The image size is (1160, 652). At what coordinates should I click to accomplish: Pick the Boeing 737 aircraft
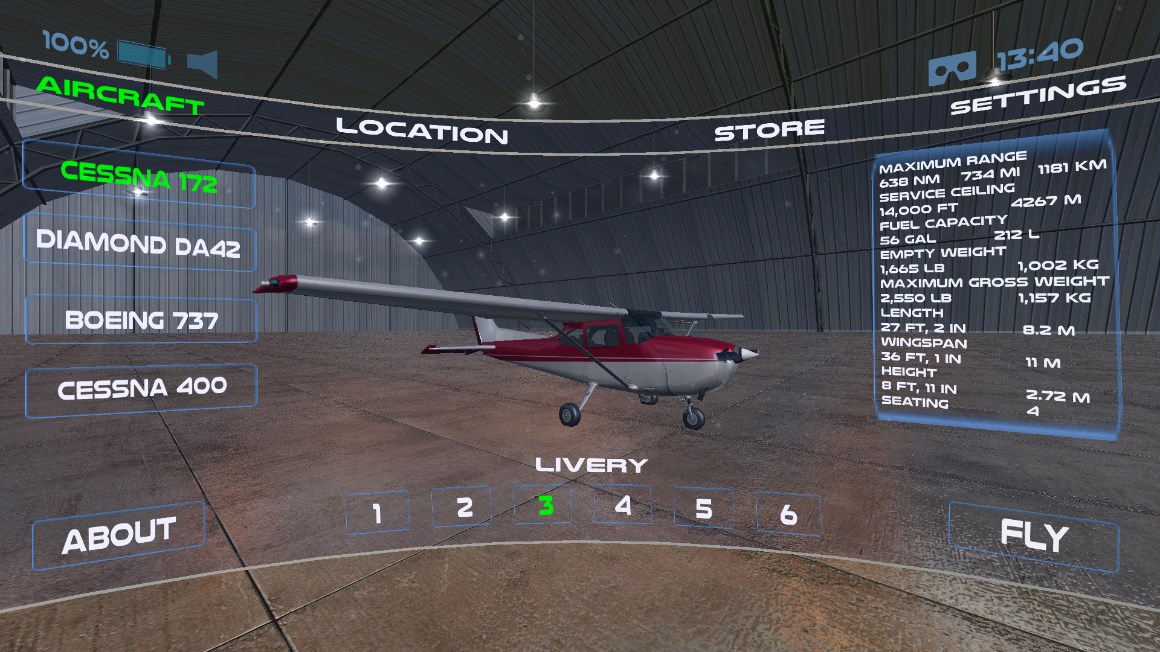pyautogui.click(x=141, y=320)
